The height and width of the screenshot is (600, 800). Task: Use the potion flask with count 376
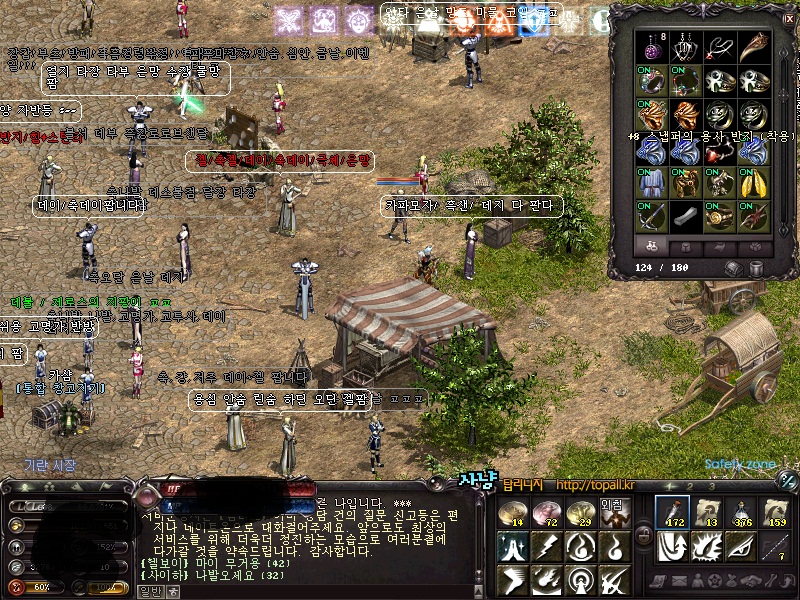743,512
